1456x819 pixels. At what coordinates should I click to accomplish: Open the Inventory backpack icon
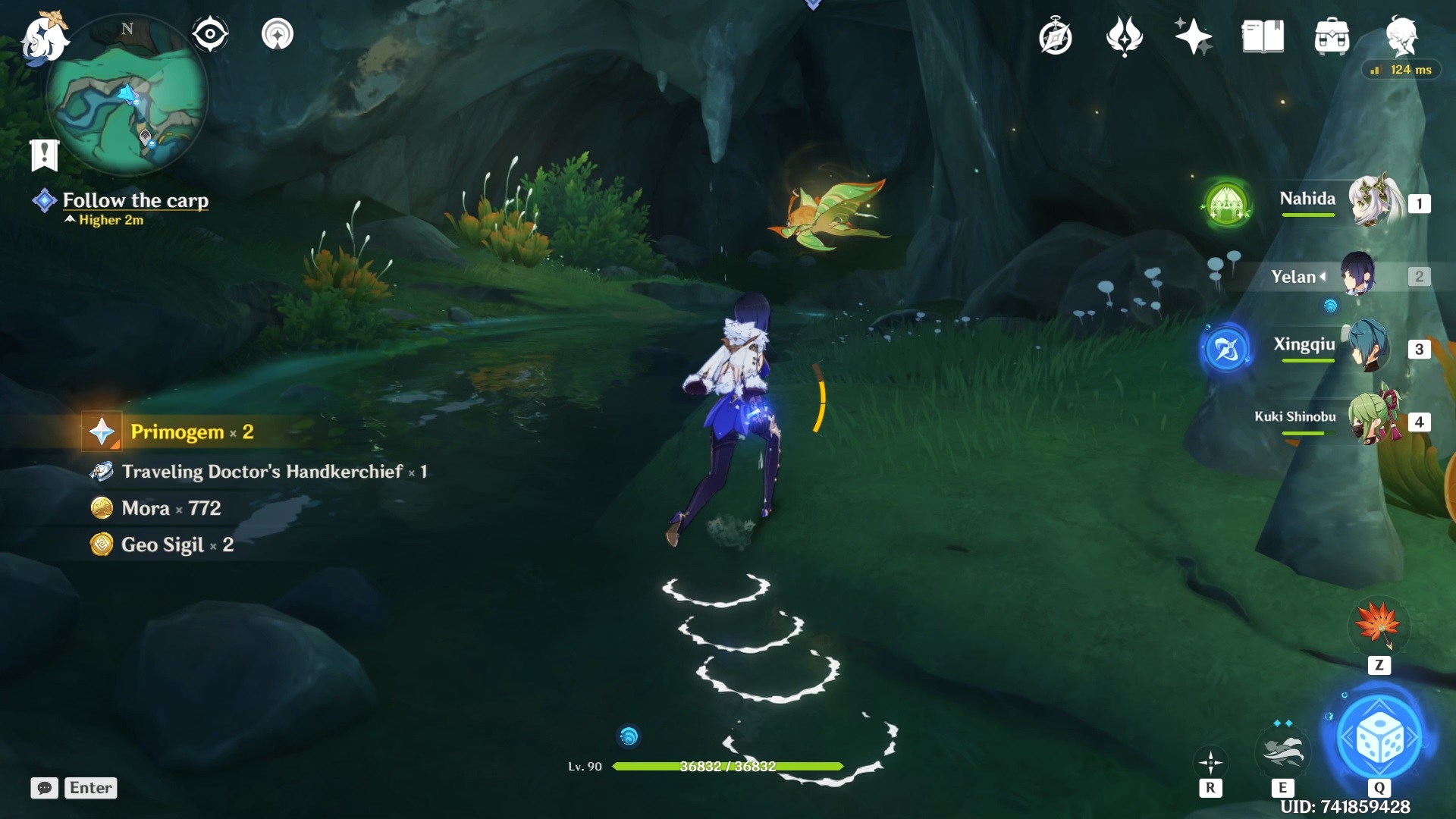click(x=1332, y=36)
